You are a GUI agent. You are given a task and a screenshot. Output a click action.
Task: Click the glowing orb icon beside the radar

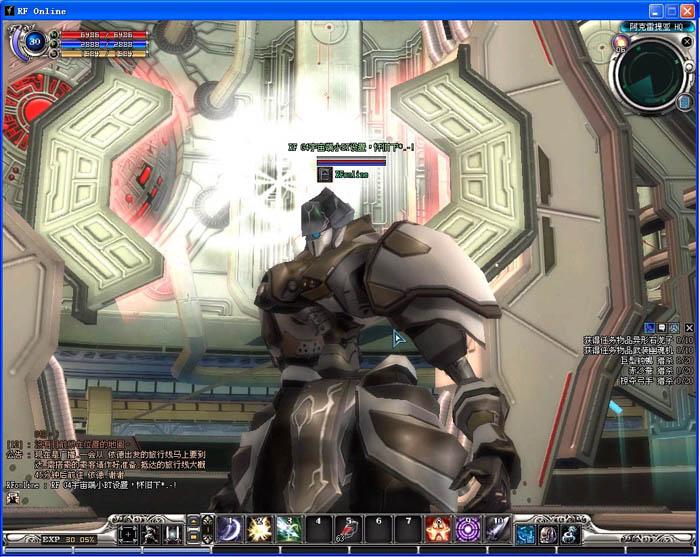[x=620, y=42]
